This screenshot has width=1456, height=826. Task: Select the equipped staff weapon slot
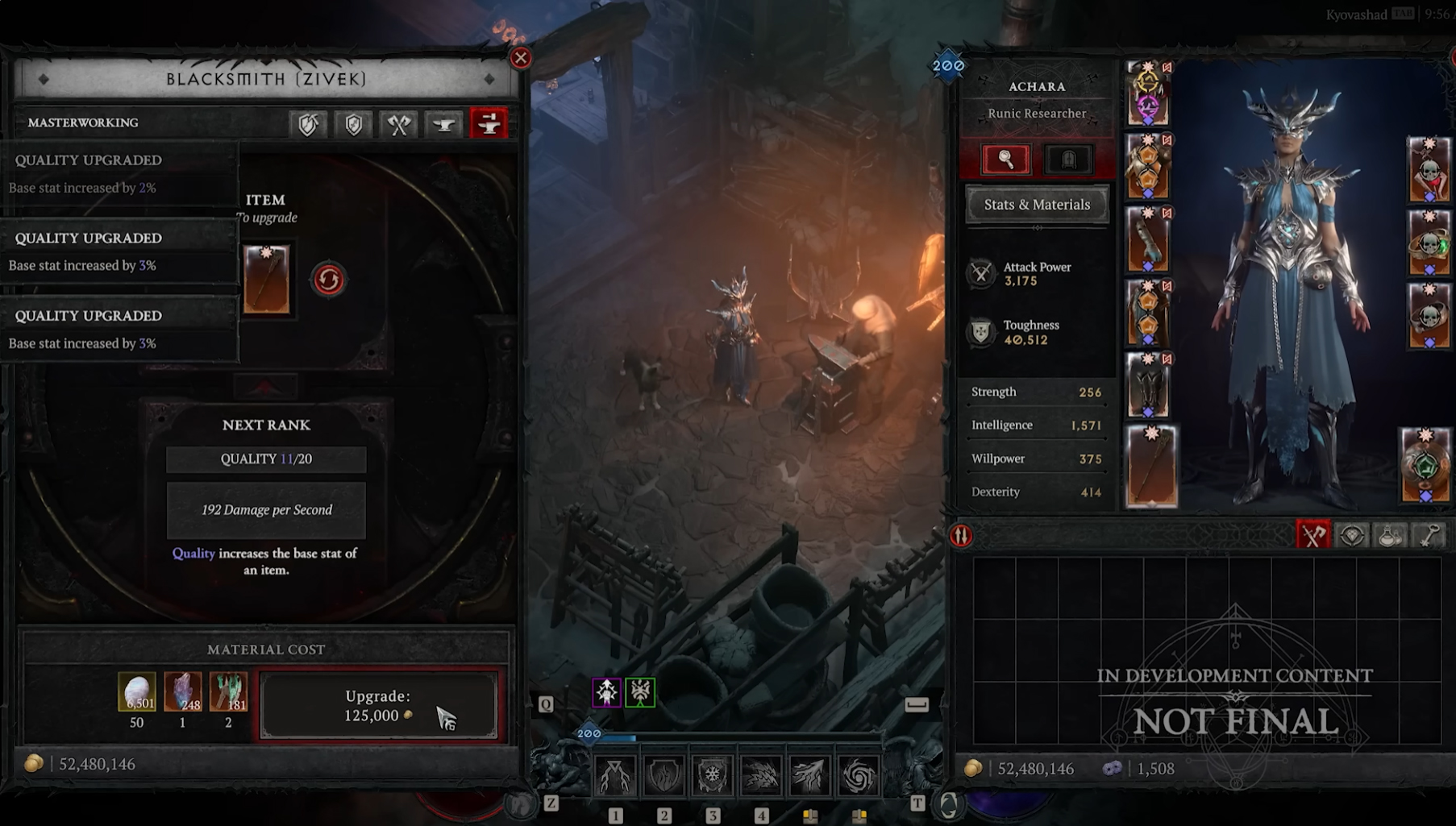(1151, 467)
